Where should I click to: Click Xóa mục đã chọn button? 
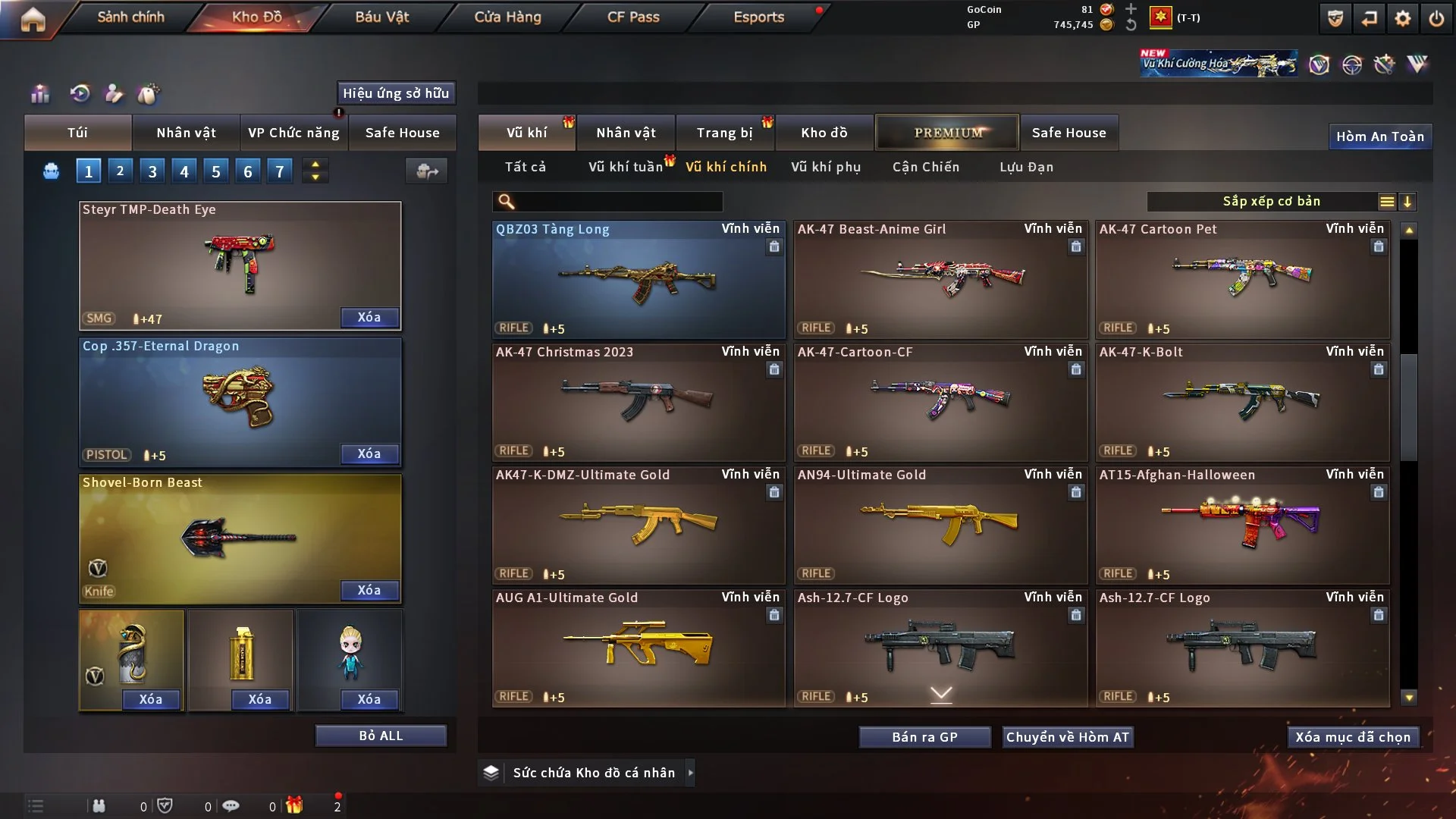[1353, 737]
